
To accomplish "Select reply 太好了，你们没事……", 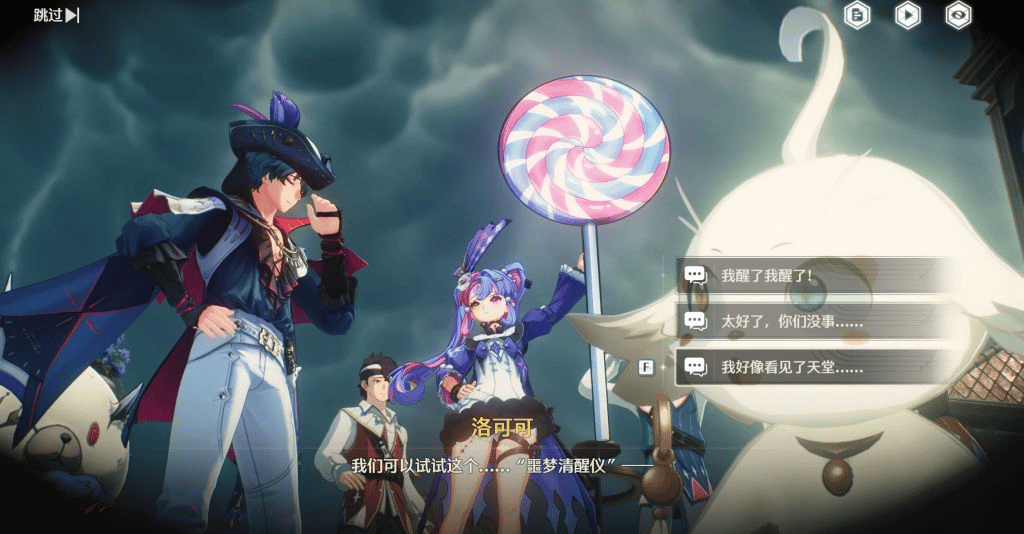I will point(815,321).
